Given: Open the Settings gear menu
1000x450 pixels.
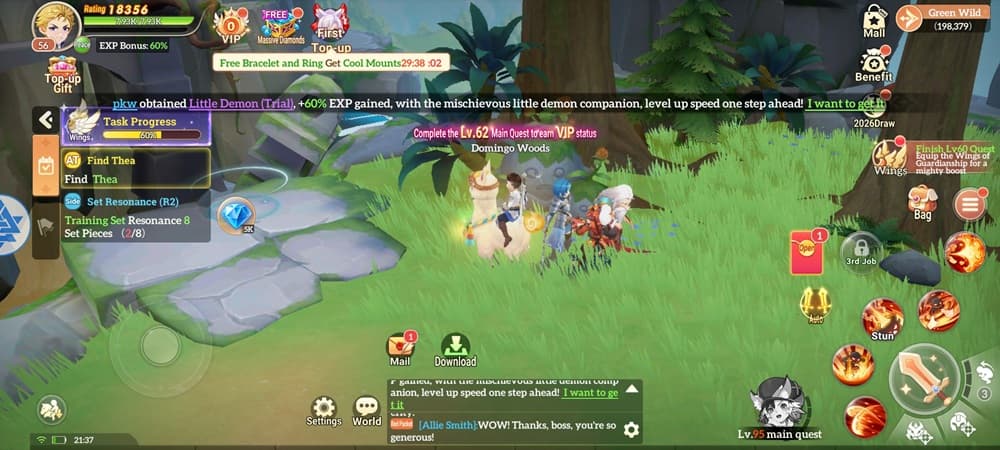Looking at the screenshot, I should click(323, 408).
